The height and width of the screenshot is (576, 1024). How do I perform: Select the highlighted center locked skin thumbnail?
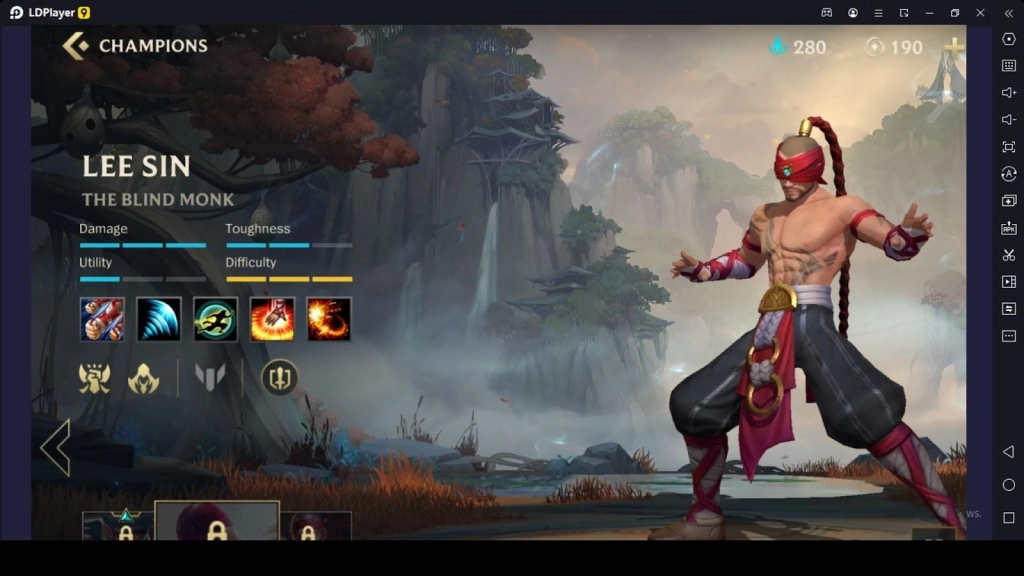(217, 524)
